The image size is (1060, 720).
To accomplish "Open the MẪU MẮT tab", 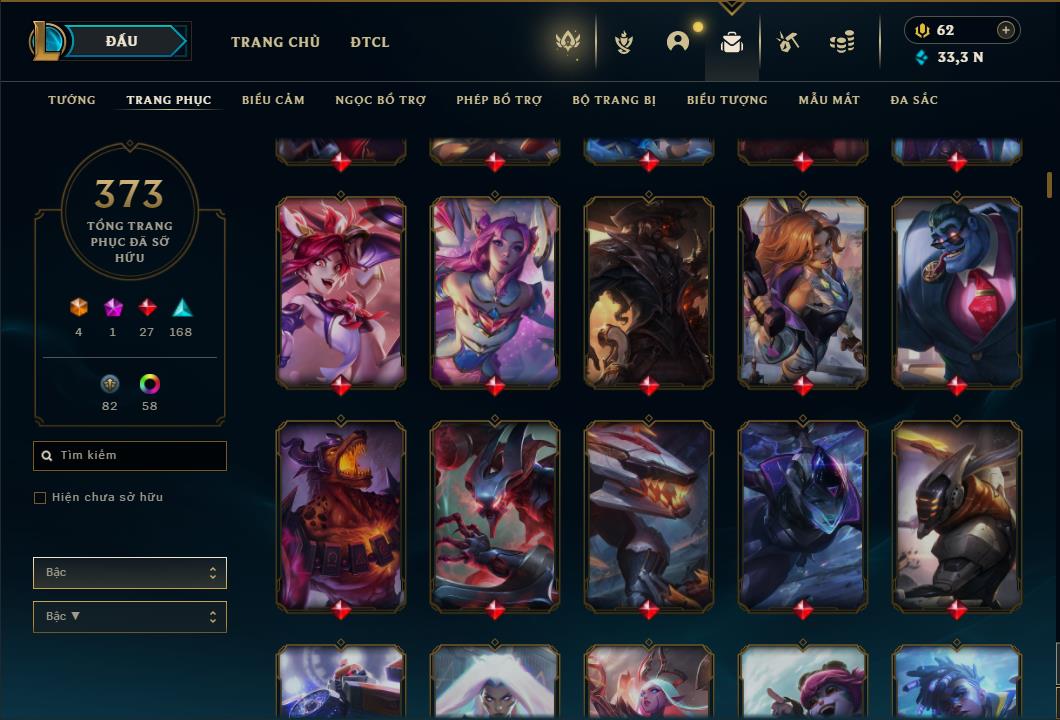I will click(x=829, y=100).
